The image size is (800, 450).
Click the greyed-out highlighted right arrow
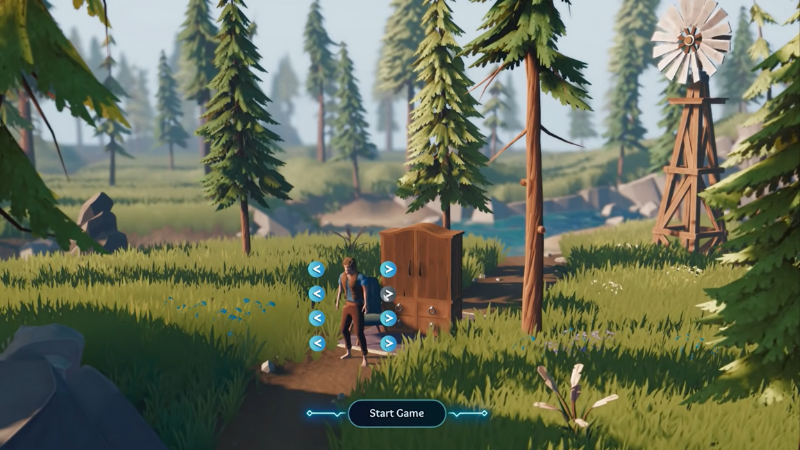pos(388,294)
